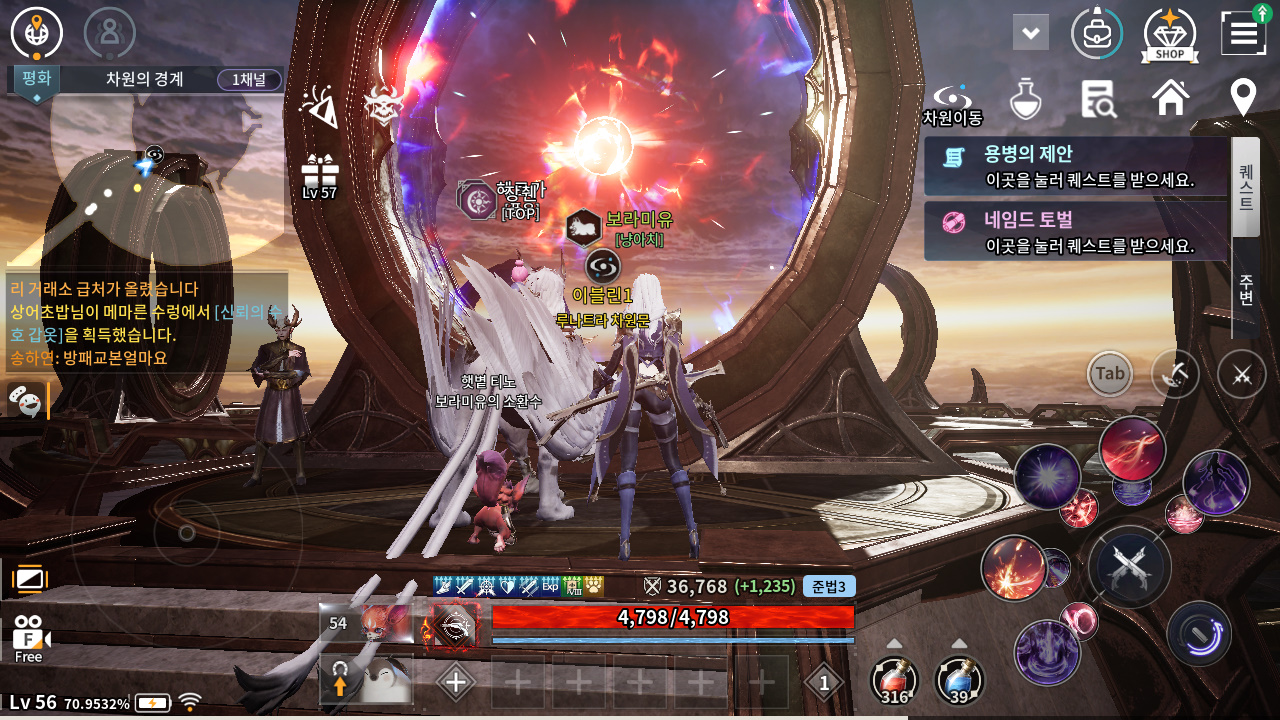Switch the Free camera mode icon
Viewport: 1280px width, 720px height.
(29, 638)
